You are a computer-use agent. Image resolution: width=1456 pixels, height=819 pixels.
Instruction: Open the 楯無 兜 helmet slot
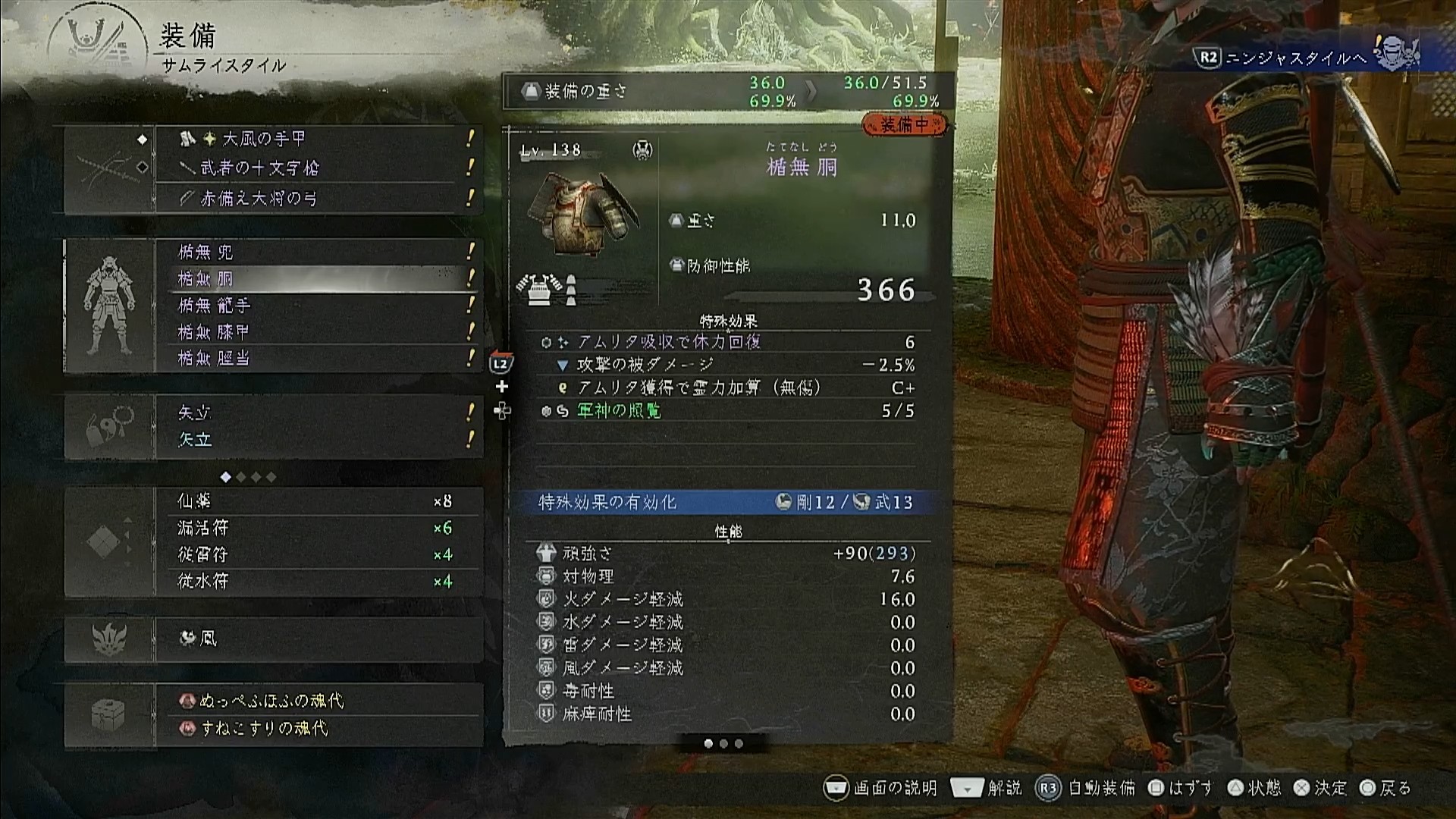pos(317,252)
